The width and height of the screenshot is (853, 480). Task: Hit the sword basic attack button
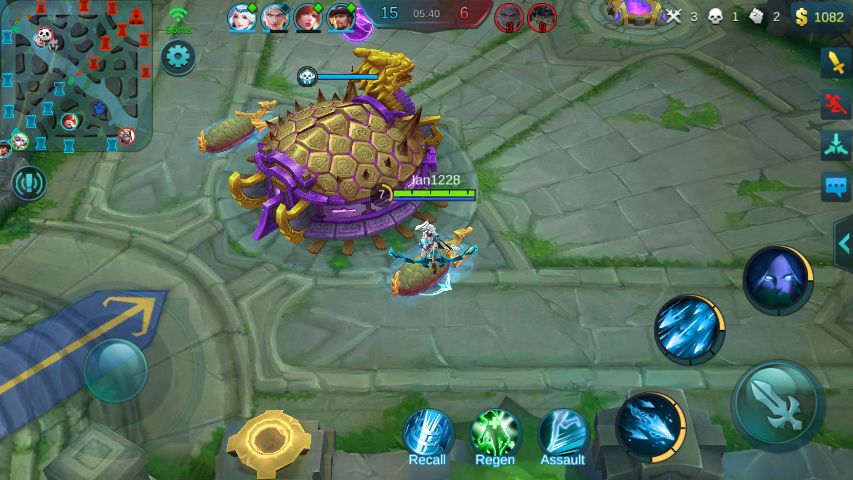pyautogui.click(x=777, y=405)
